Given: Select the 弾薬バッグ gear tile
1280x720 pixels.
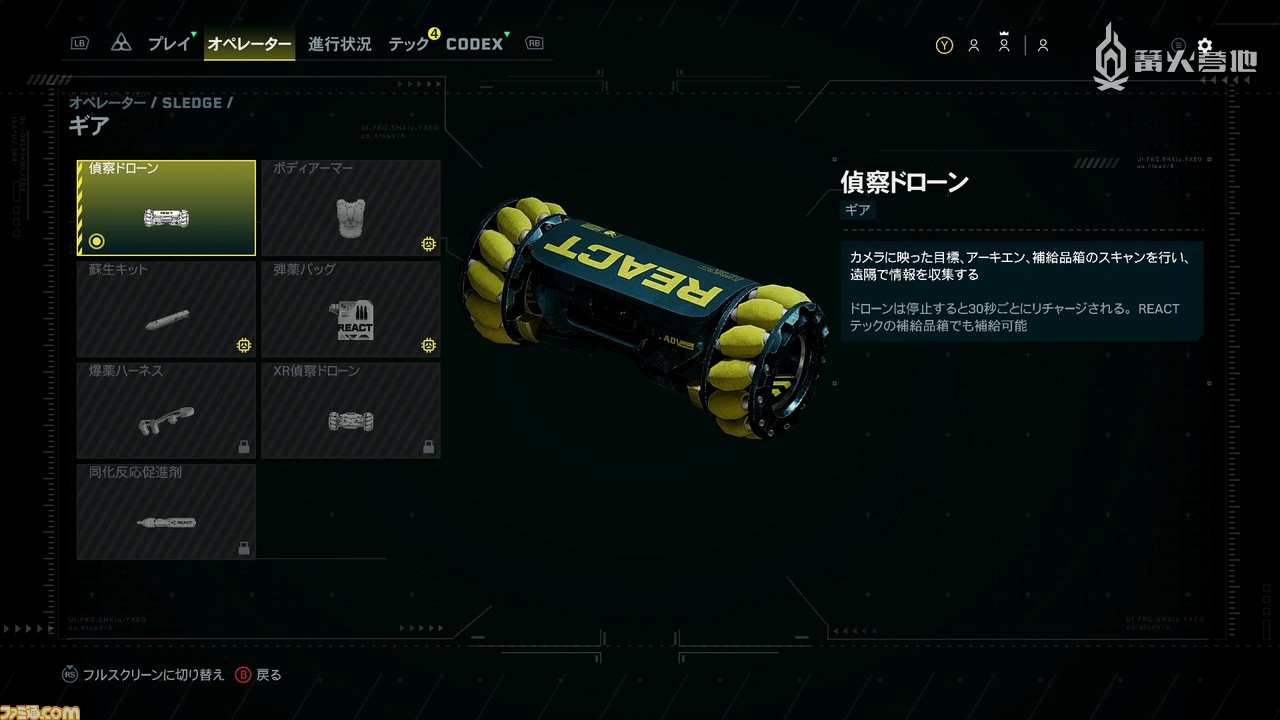Looking at the screenshot, I should 351,310.
